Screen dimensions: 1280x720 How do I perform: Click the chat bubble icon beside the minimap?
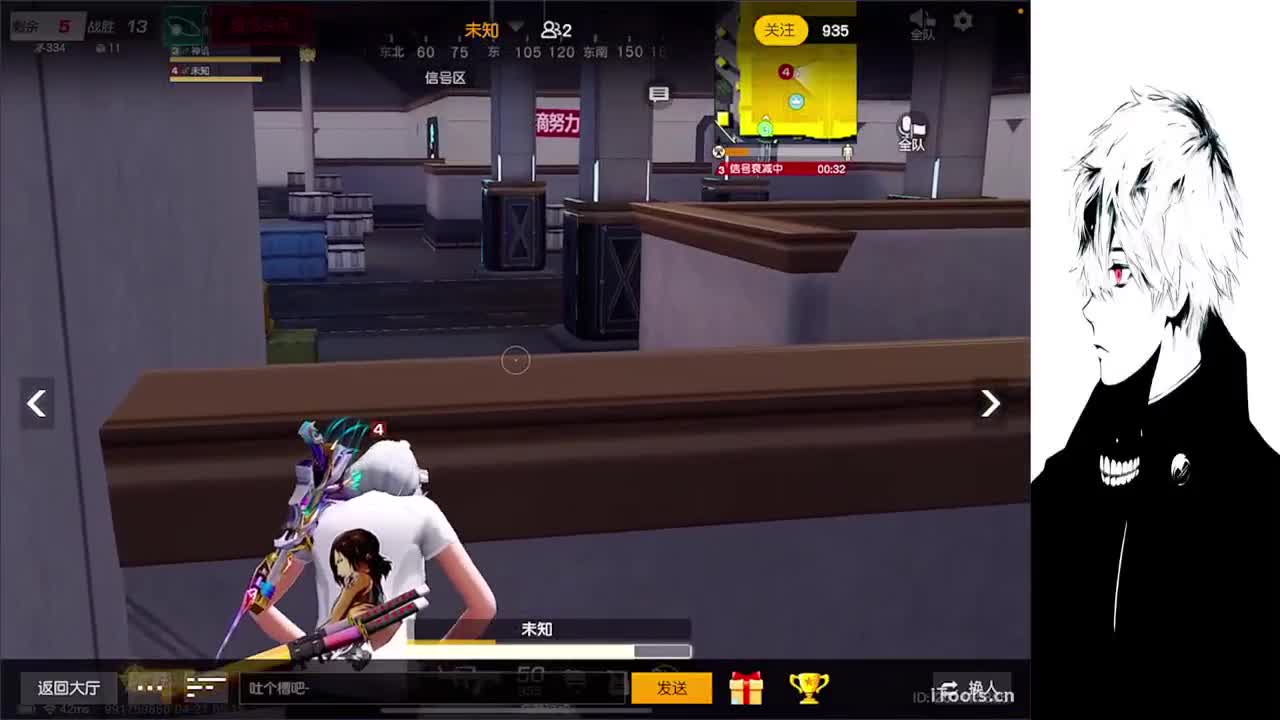click(x=658, y=92)
